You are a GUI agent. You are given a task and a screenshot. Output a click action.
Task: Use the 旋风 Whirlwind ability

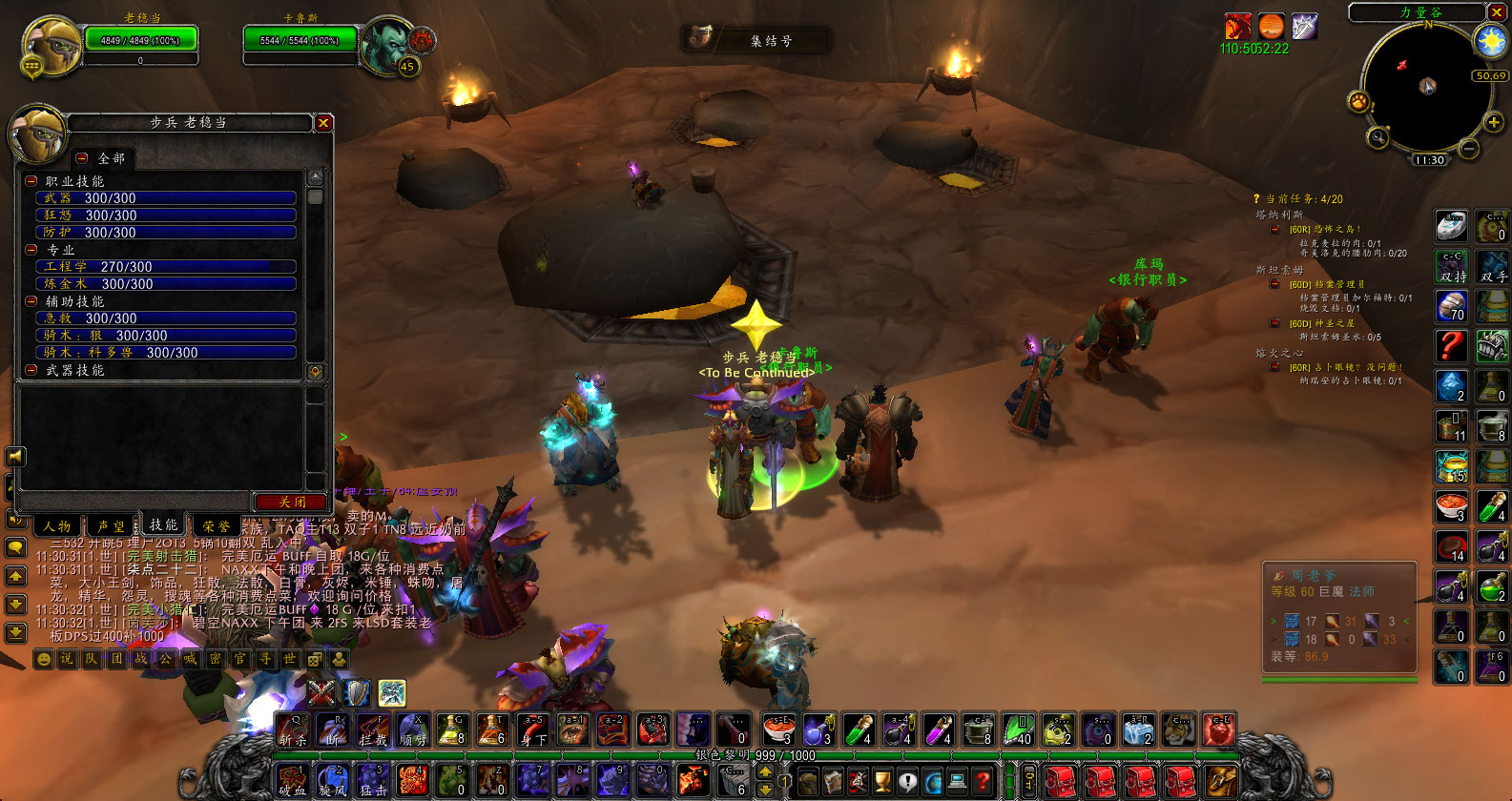(333, 780)
